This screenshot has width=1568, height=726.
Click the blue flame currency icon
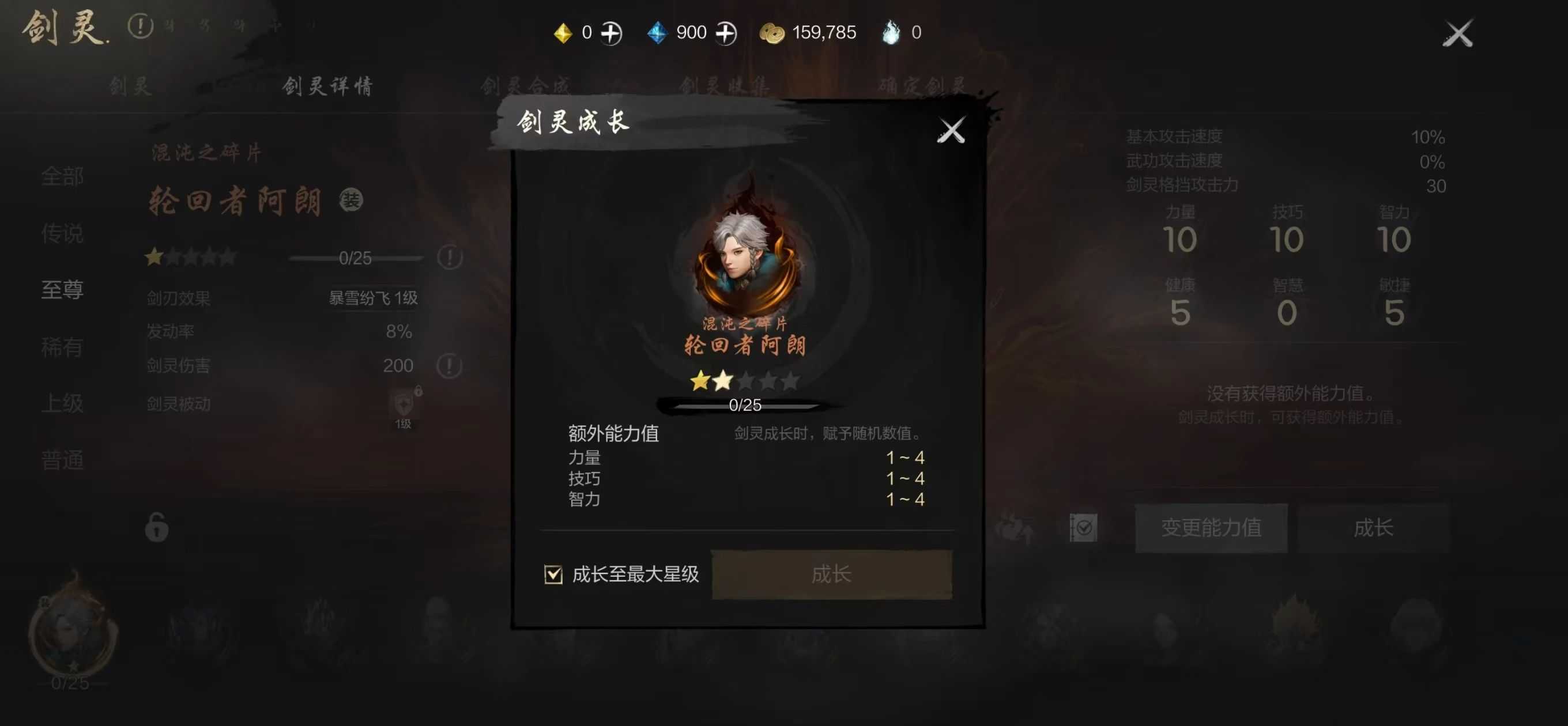tap(891, 32)
